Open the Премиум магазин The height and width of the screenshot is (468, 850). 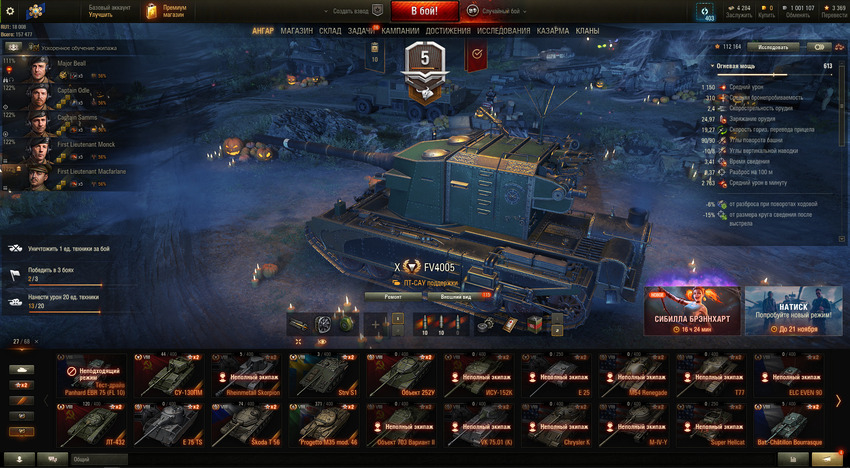pyautogui.click(x=165, y=11)
